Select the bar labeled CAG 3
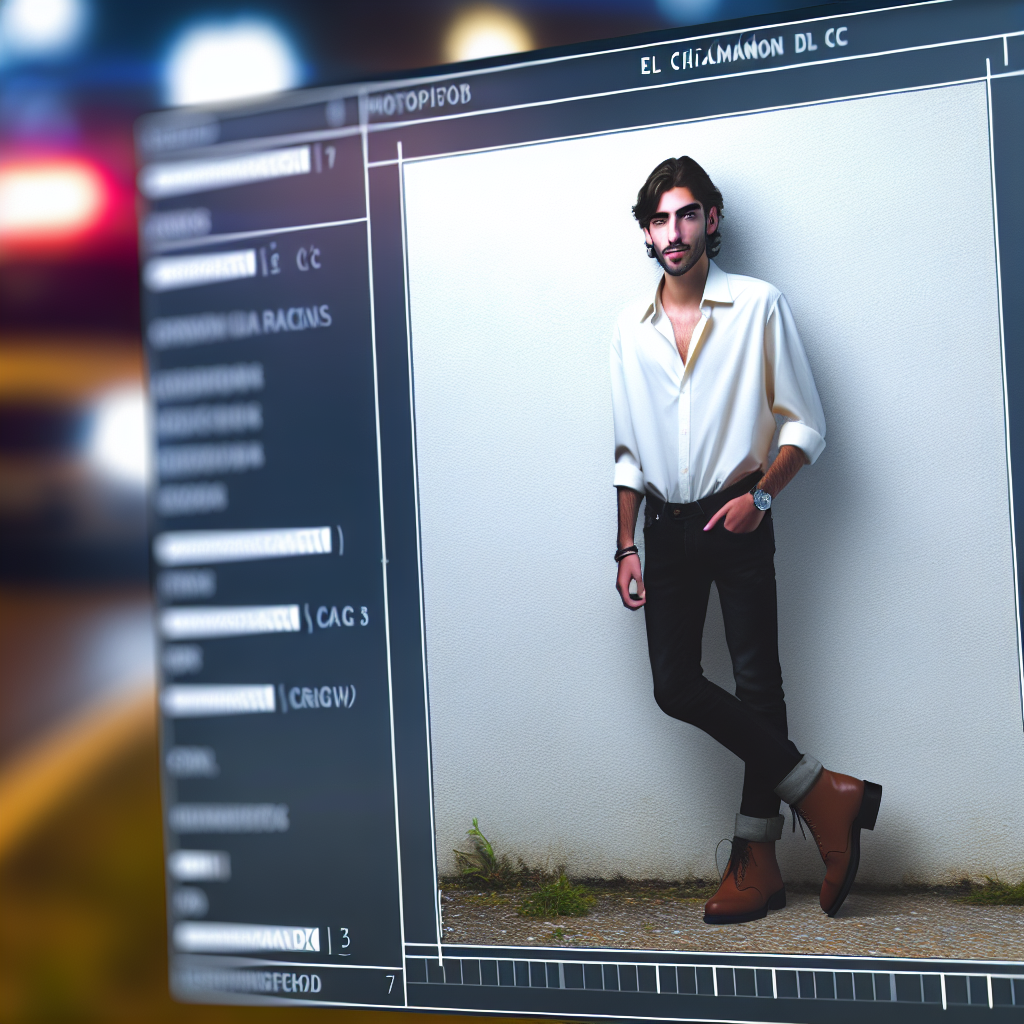This screenshot has height=1024, width=1024. (x=230, y=621)
